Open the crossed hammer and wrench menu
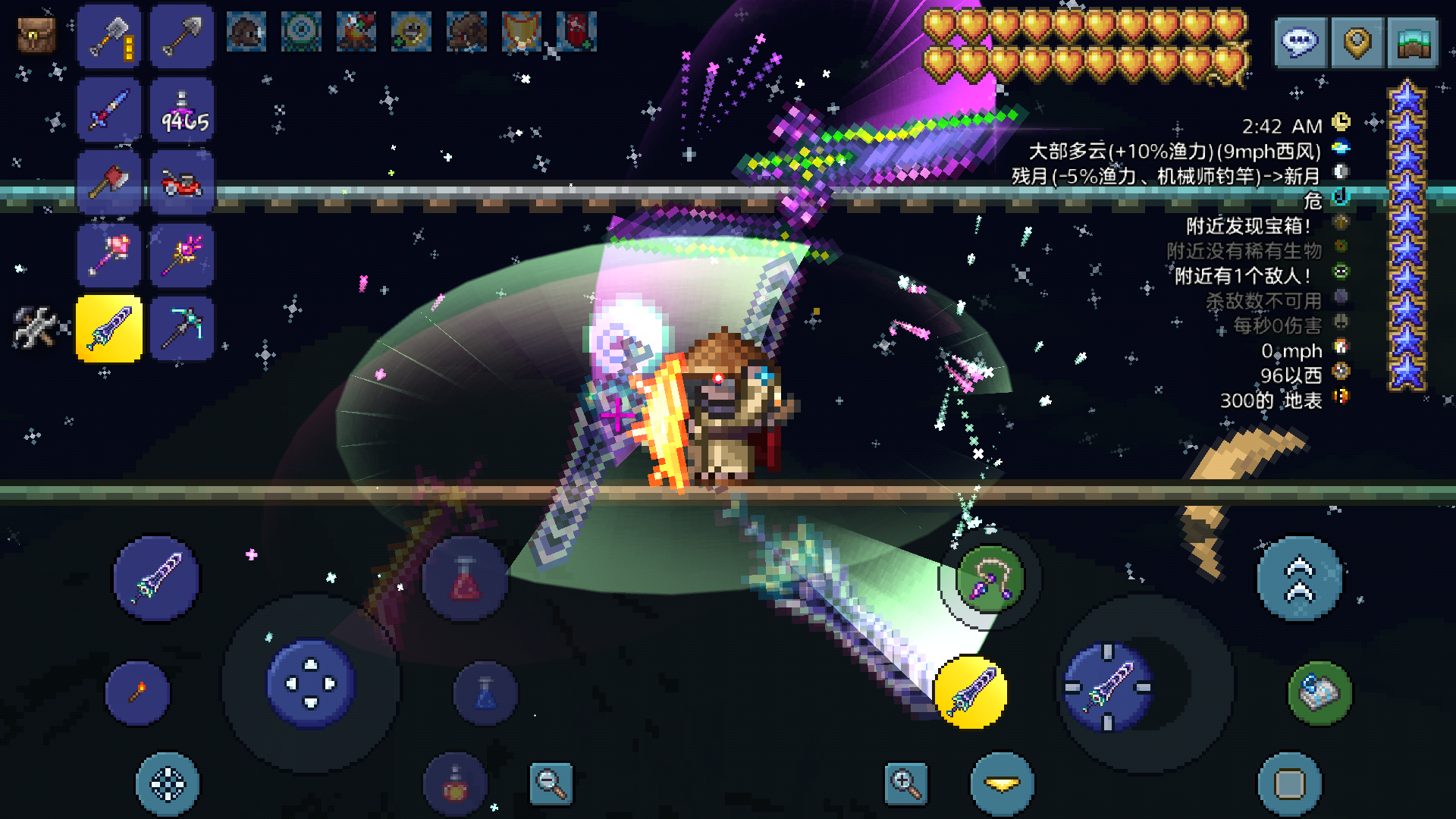Screen dimensions: 1456x819 coord(34,327)
